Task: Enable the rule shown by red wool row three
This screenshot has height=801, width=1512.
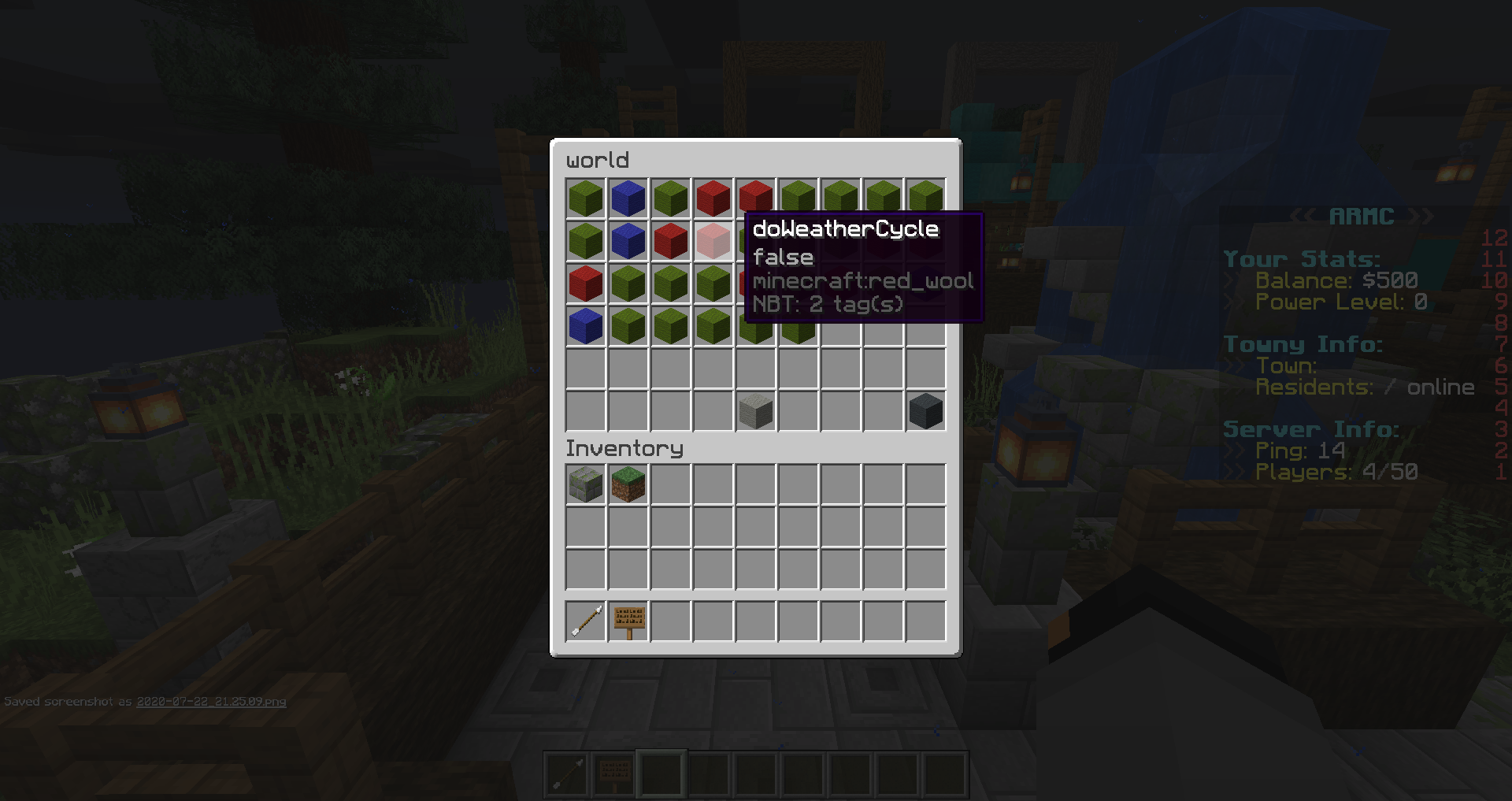Action: click(585, 284)
